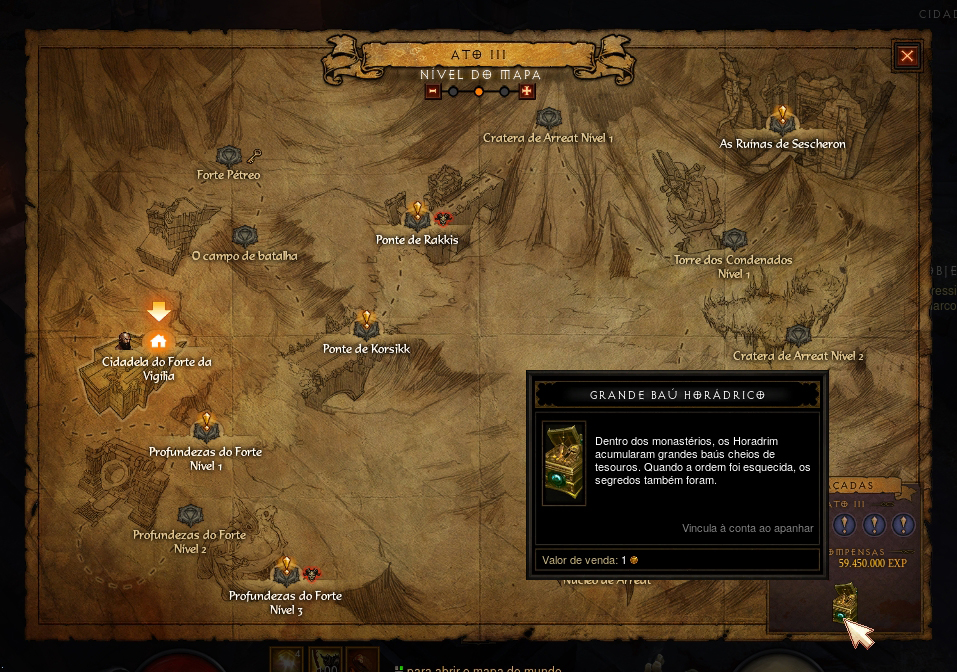The image size is (957, 672).
Task: Click the bounty skull icon beside Ponte de Rakkis
Action: coord(443,218)
